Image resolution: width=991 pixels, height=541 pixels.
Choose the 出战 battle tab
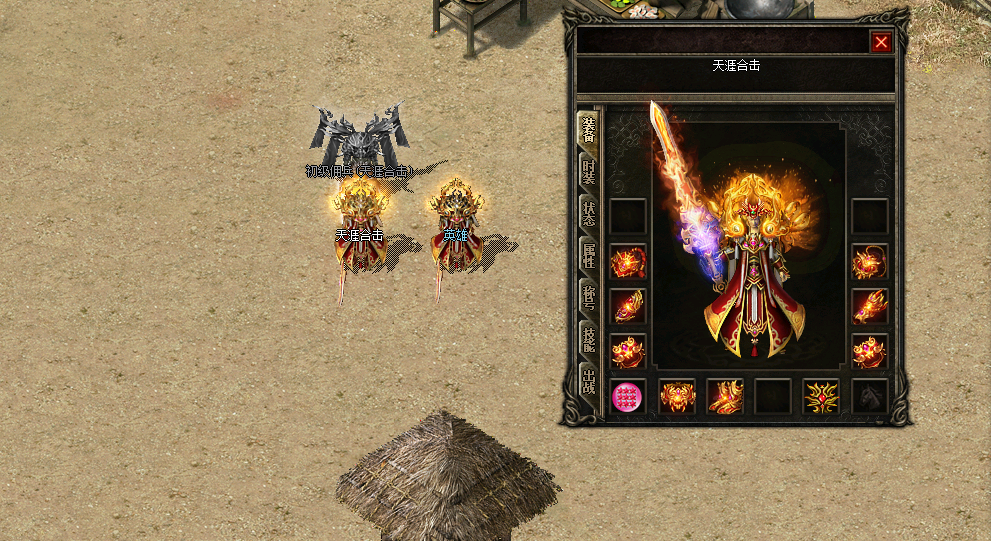click(x=588, y=382)
